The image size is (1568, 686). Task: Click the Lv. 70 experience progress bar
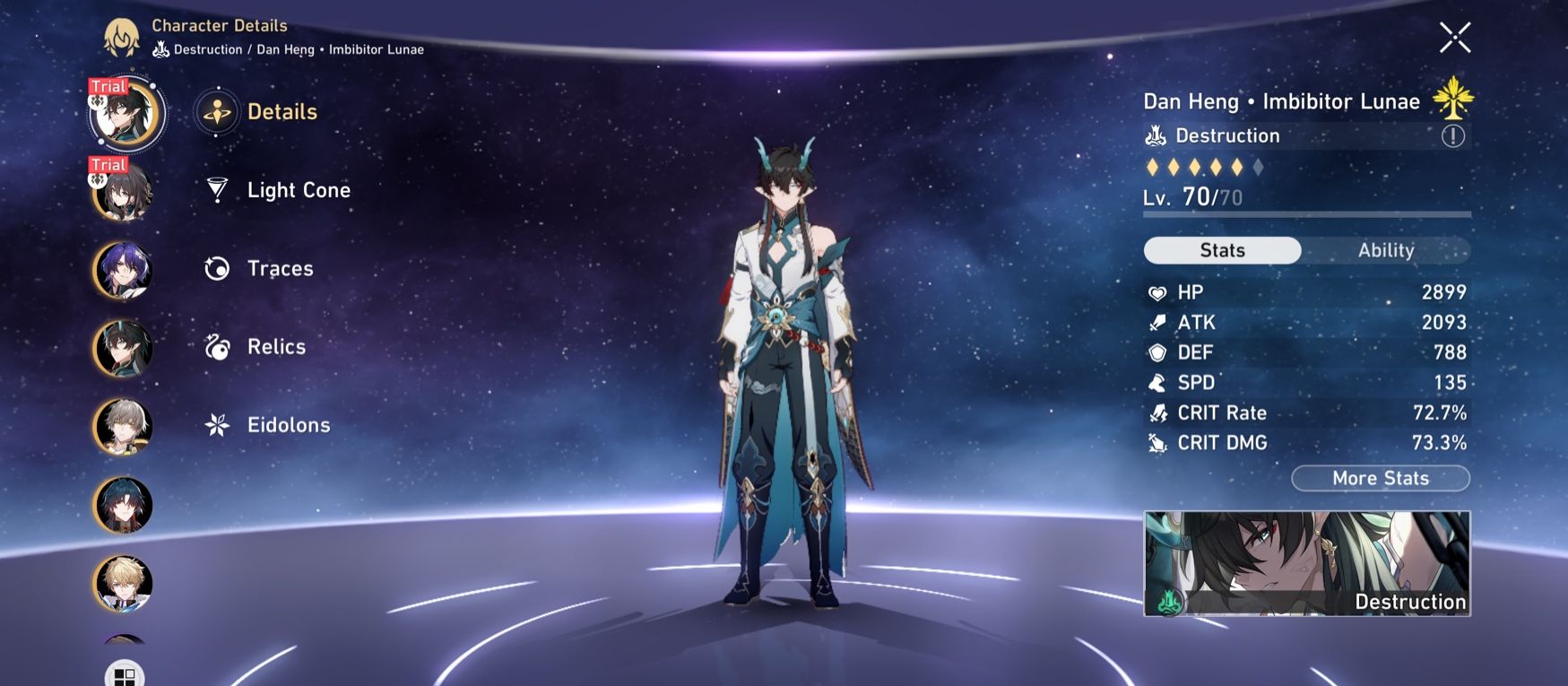point(1304,215)
